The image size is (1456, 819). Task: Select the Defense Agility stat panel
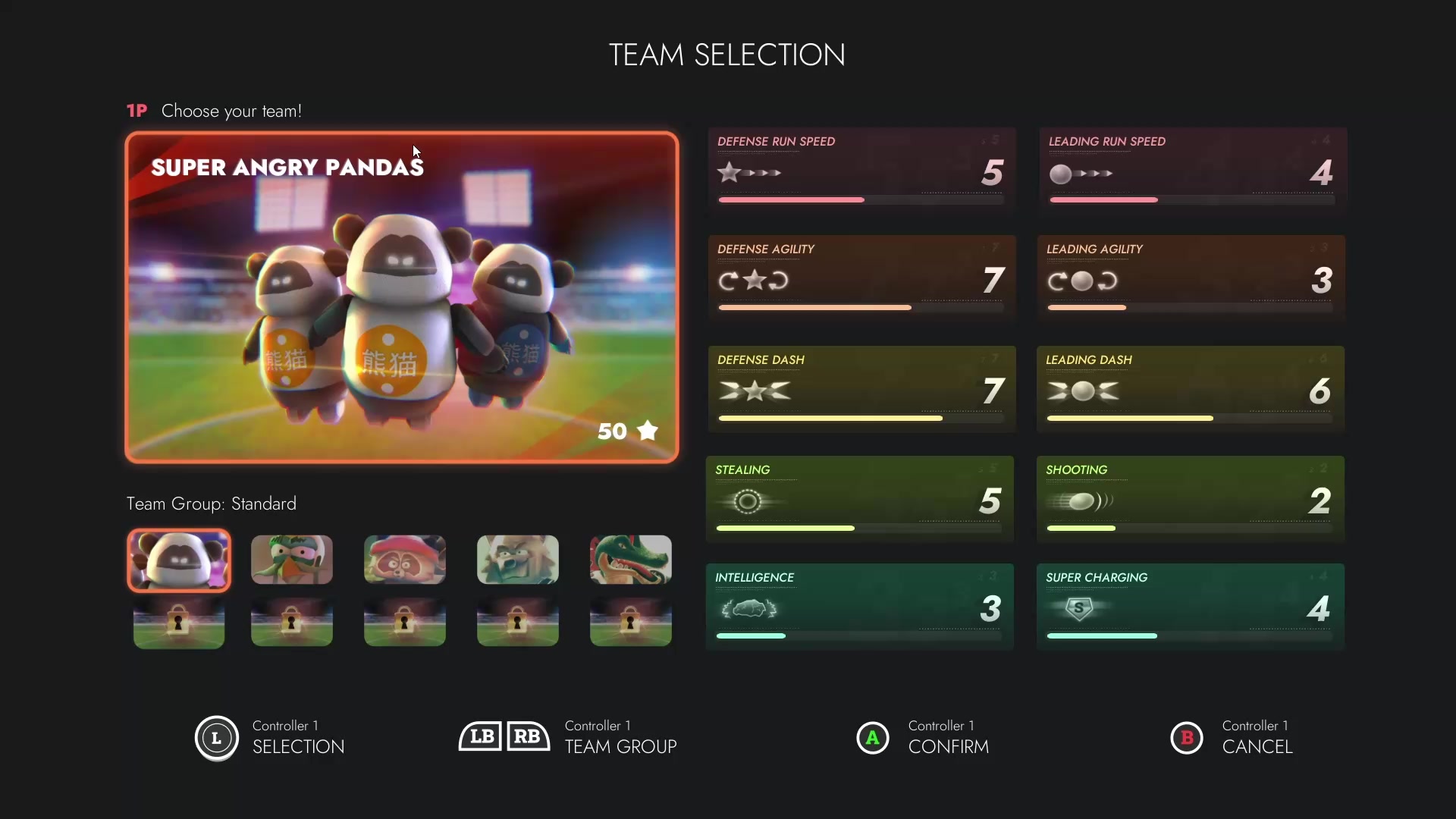[x=861, y=277]
